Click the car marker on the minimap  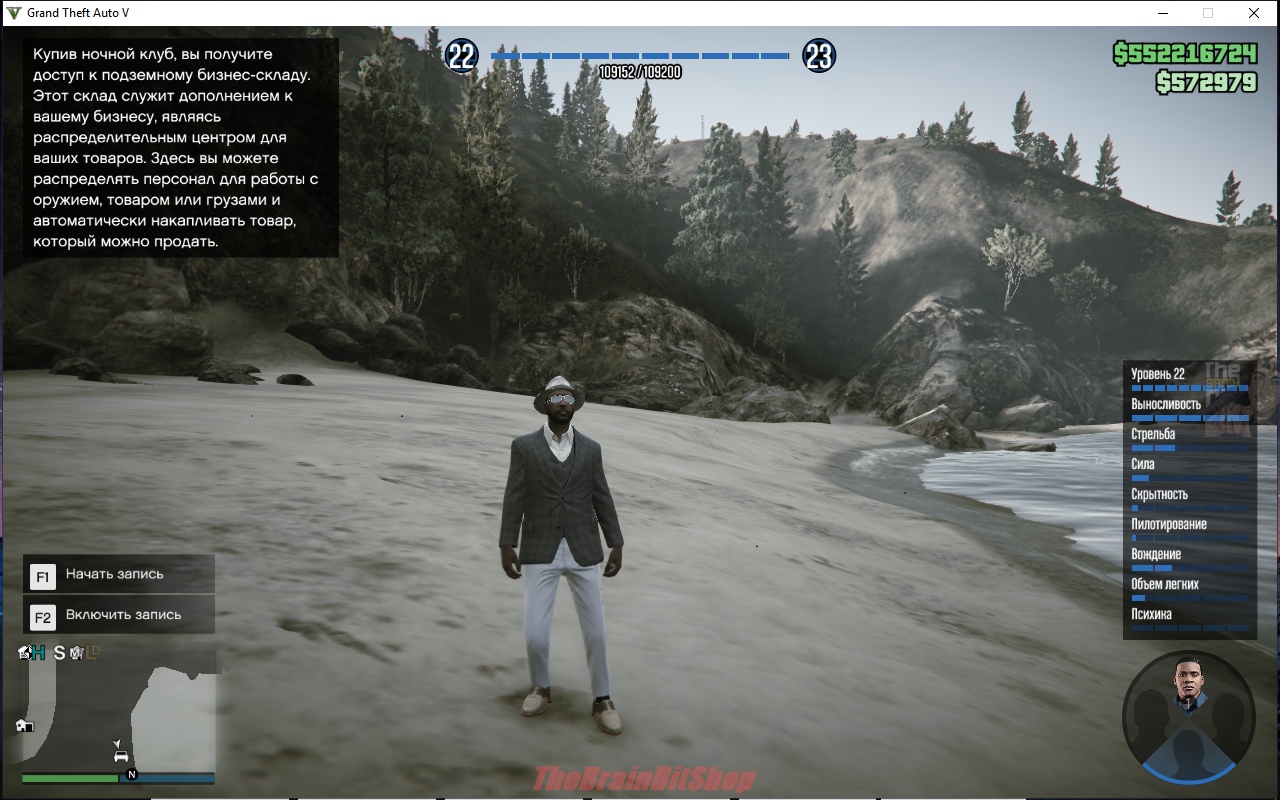[x=121, y=757]
